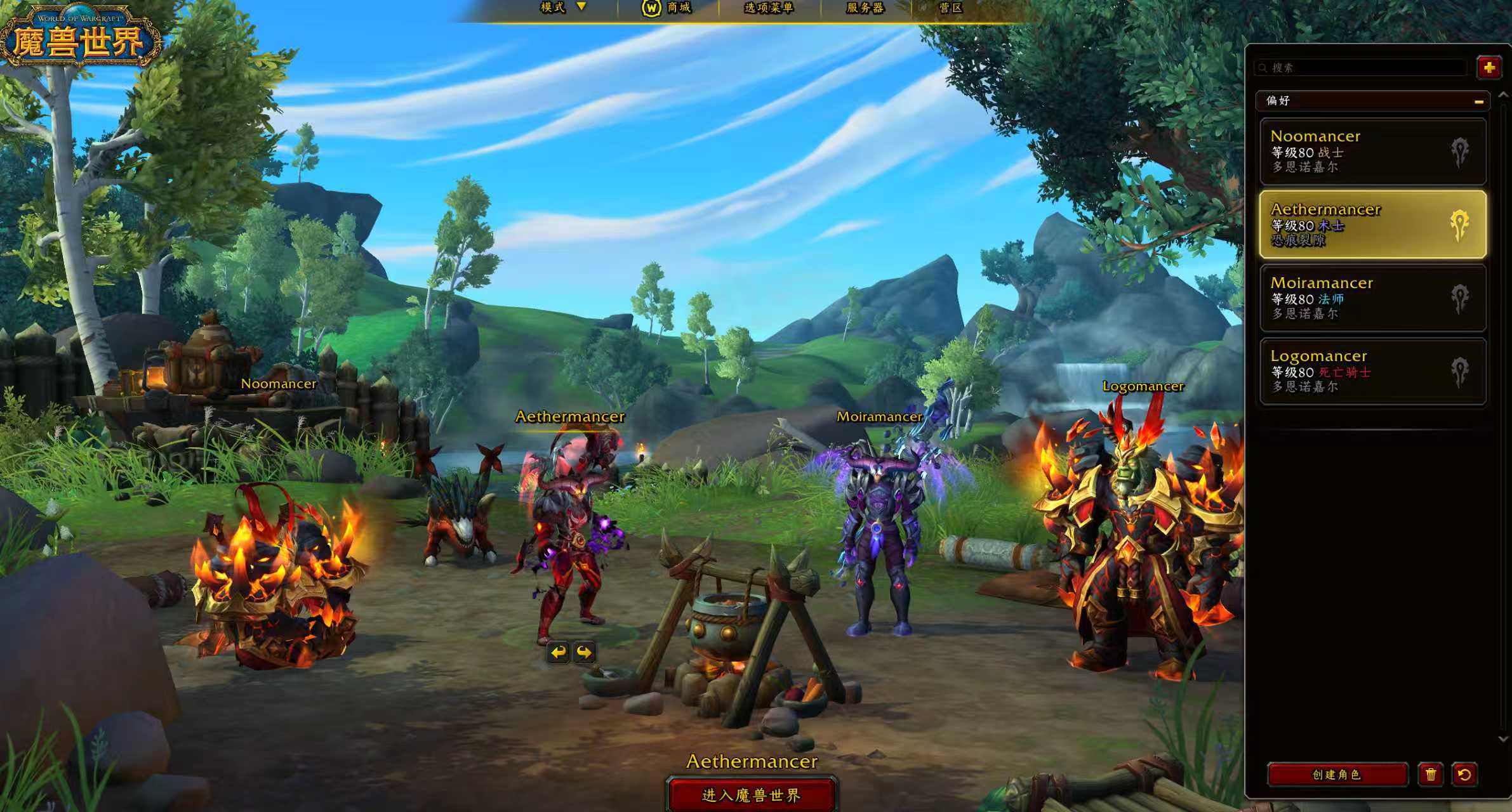
Task: Open the 营区 camp menu
Action: pyautogui.click(x=950, y=8)
